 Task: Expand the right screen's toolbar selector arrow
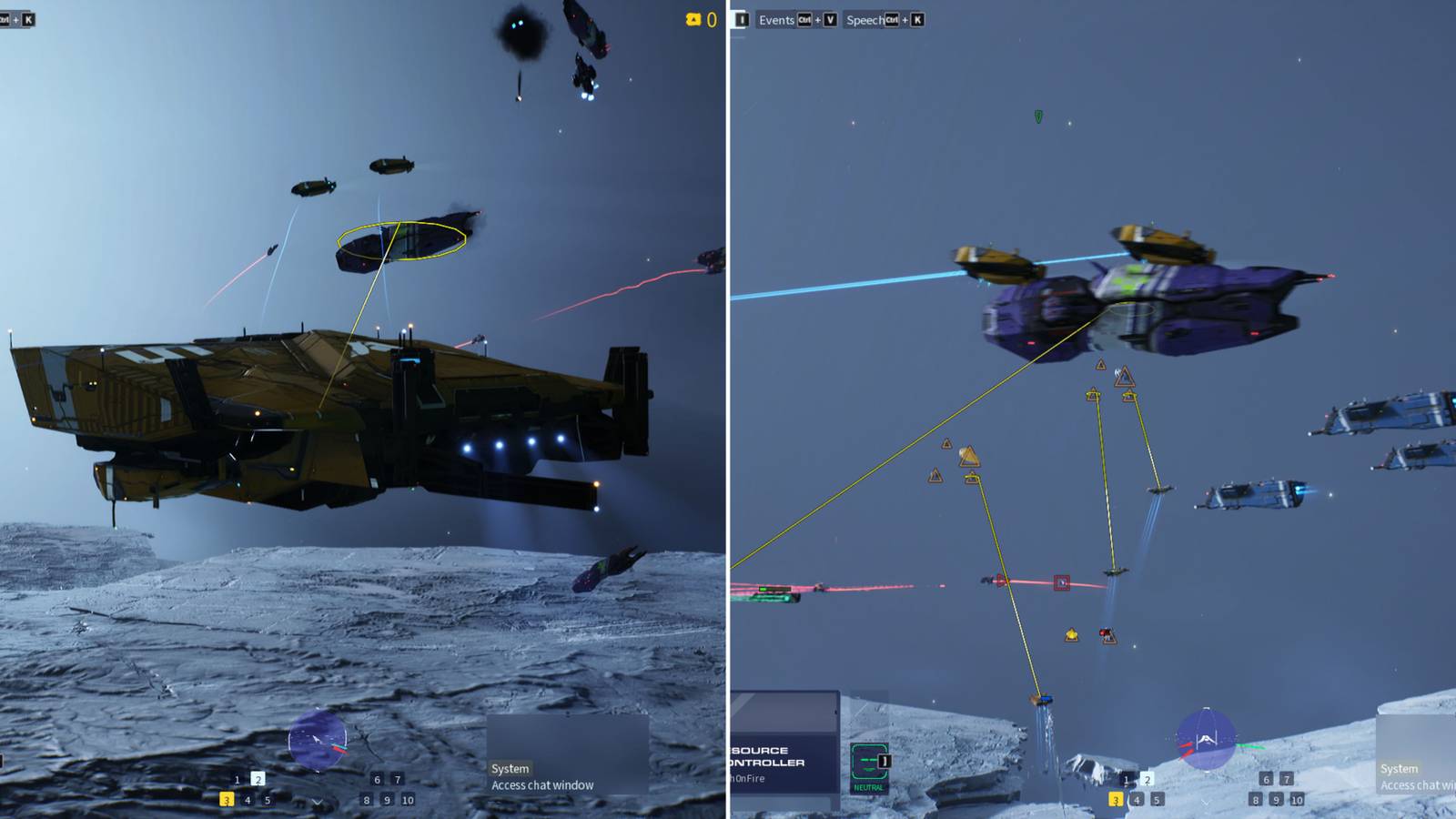[x=1206, y=804]
